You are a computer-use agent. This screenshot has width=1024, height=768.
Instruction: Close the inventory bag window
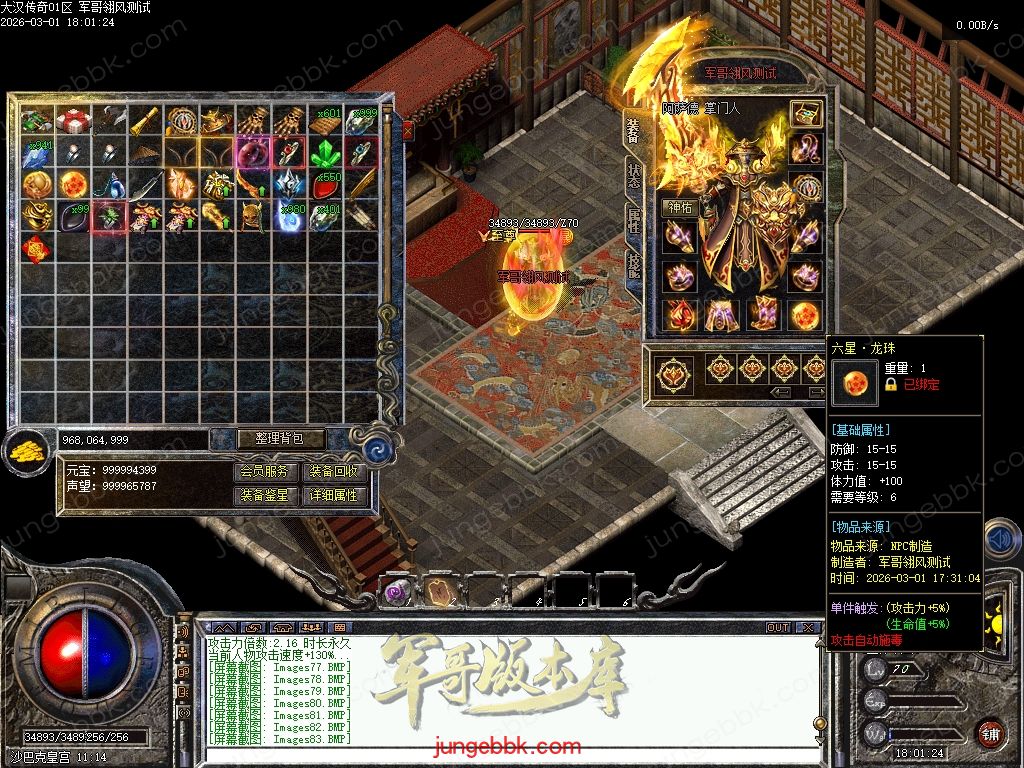[x=407, y=129]
